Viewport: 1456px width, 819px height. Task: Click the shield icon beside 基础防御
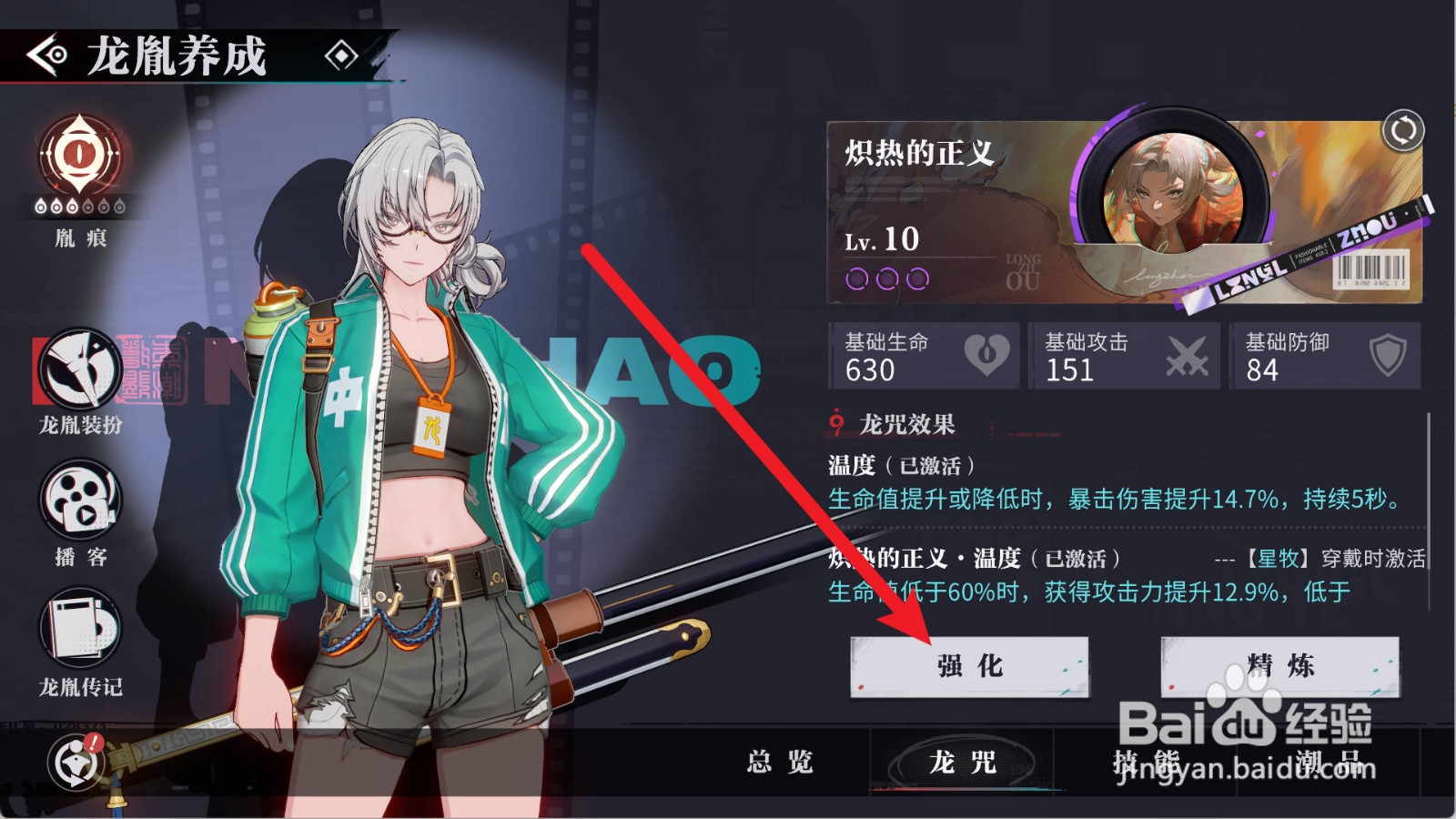coord(1387,355)
